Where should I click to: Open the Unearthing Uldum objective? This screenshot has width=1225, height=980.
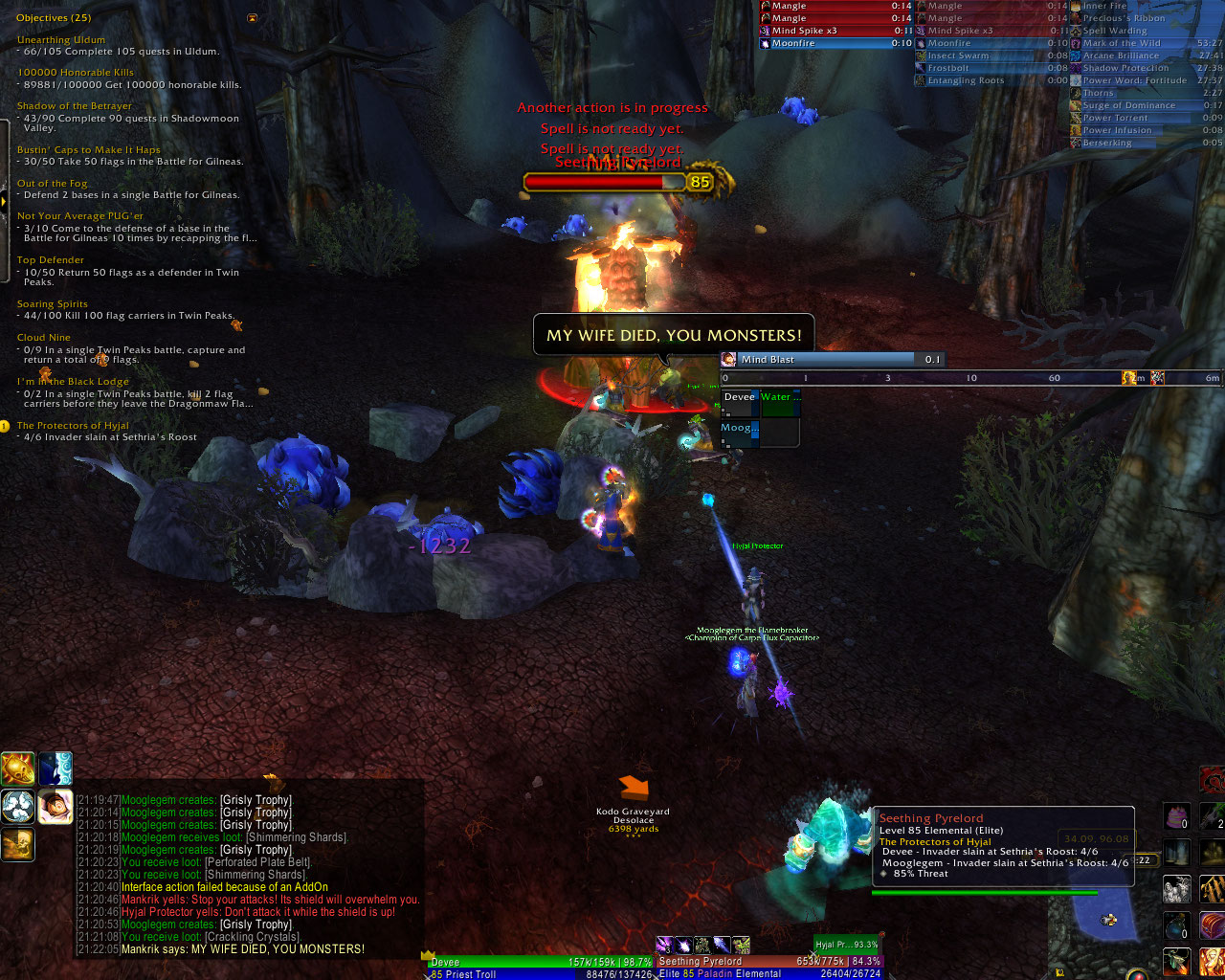(x=61, y=40)
